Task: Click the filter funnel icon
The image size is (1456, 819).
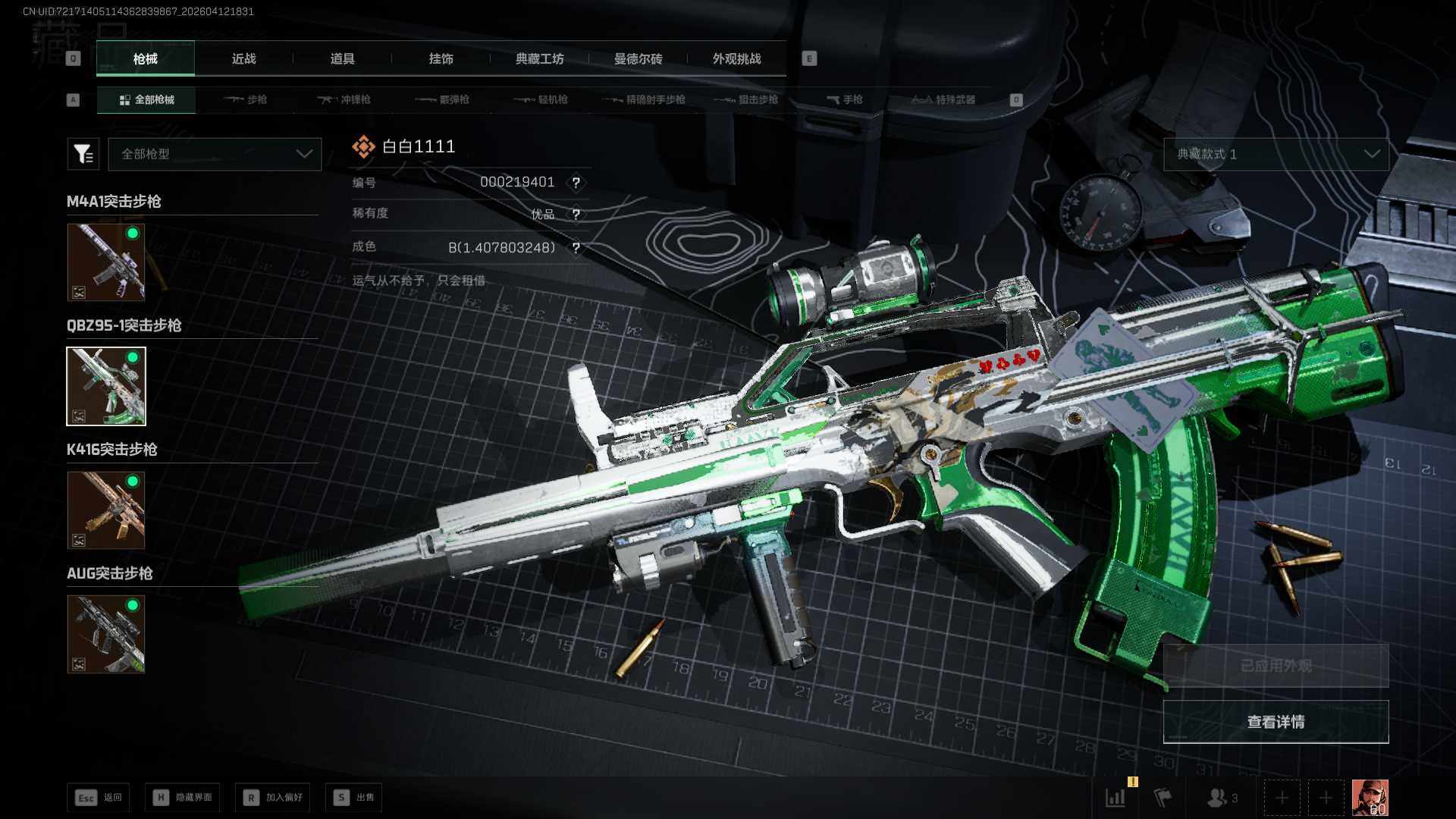Action: [83, 154]
